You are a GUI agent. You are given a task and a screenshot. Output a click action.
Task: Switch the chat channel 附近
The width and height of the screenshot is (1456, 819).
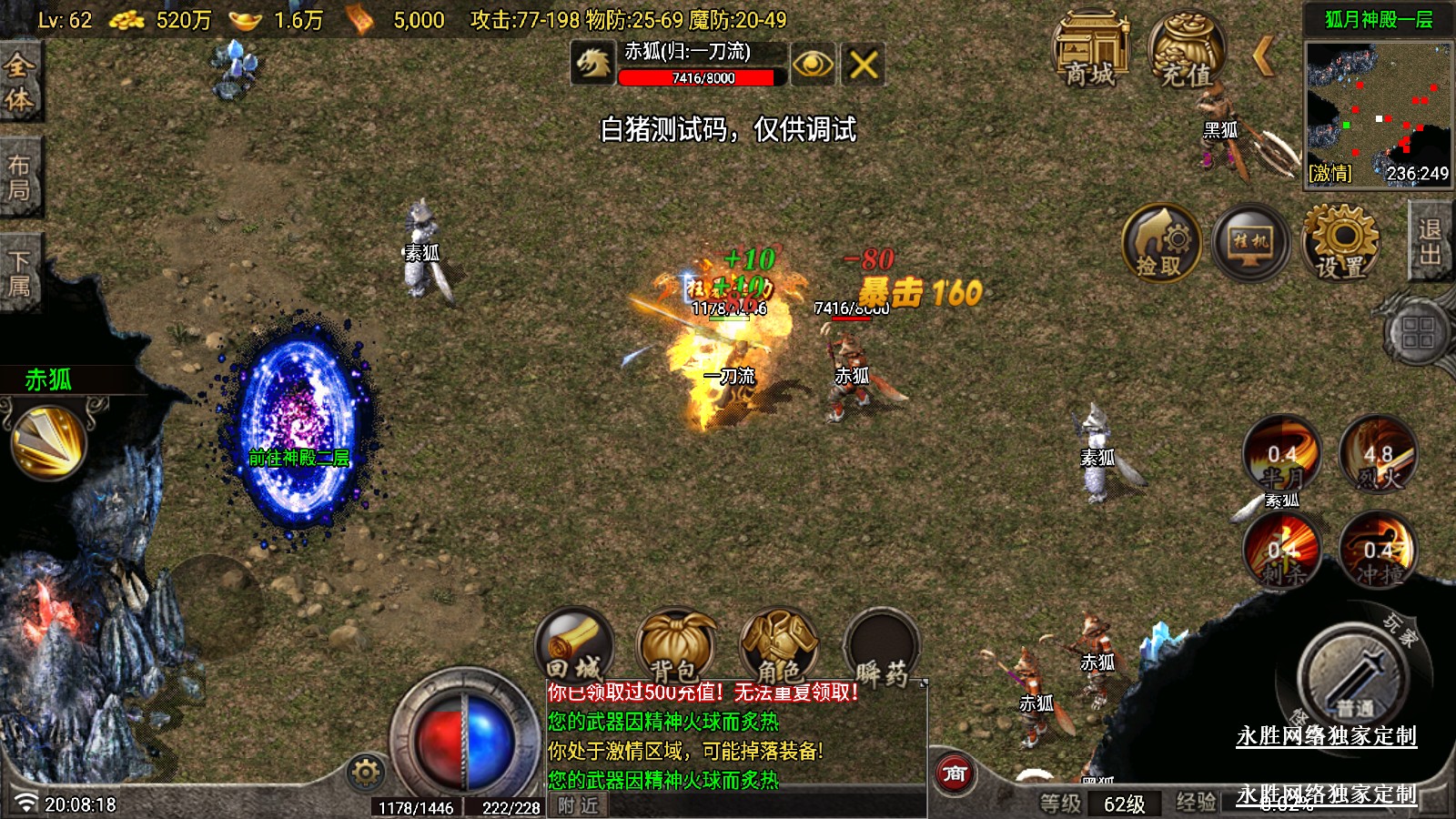579,805
